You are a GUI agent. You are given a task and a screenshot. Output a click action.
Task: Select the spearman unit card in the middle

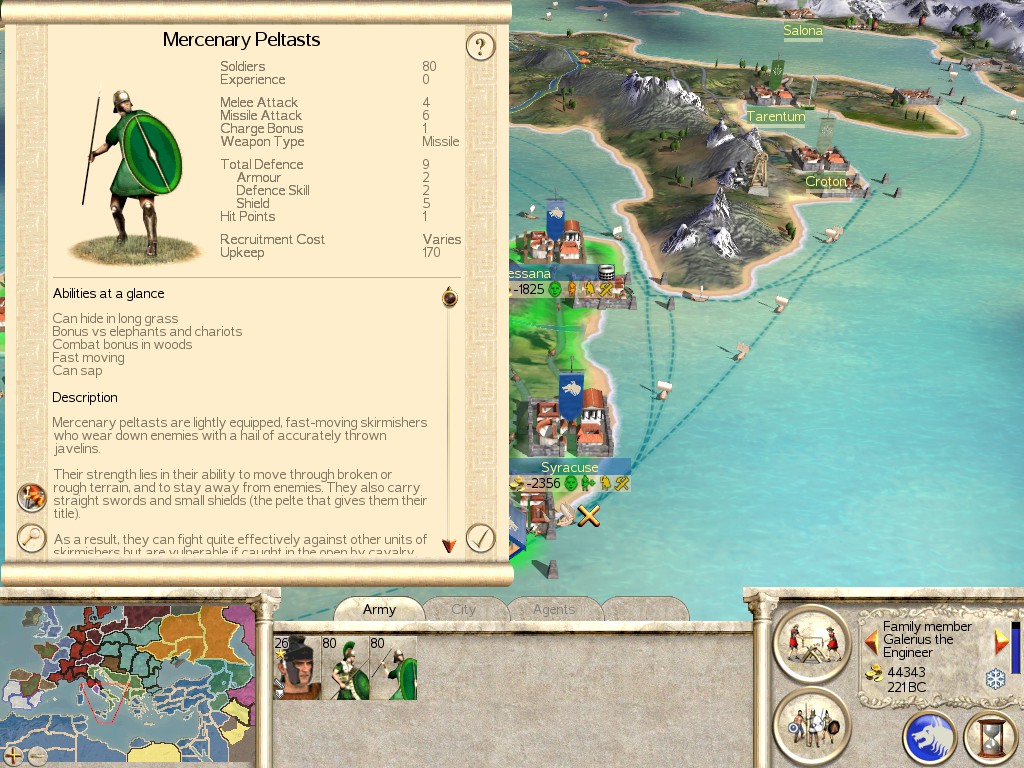(x=345, y=668)
